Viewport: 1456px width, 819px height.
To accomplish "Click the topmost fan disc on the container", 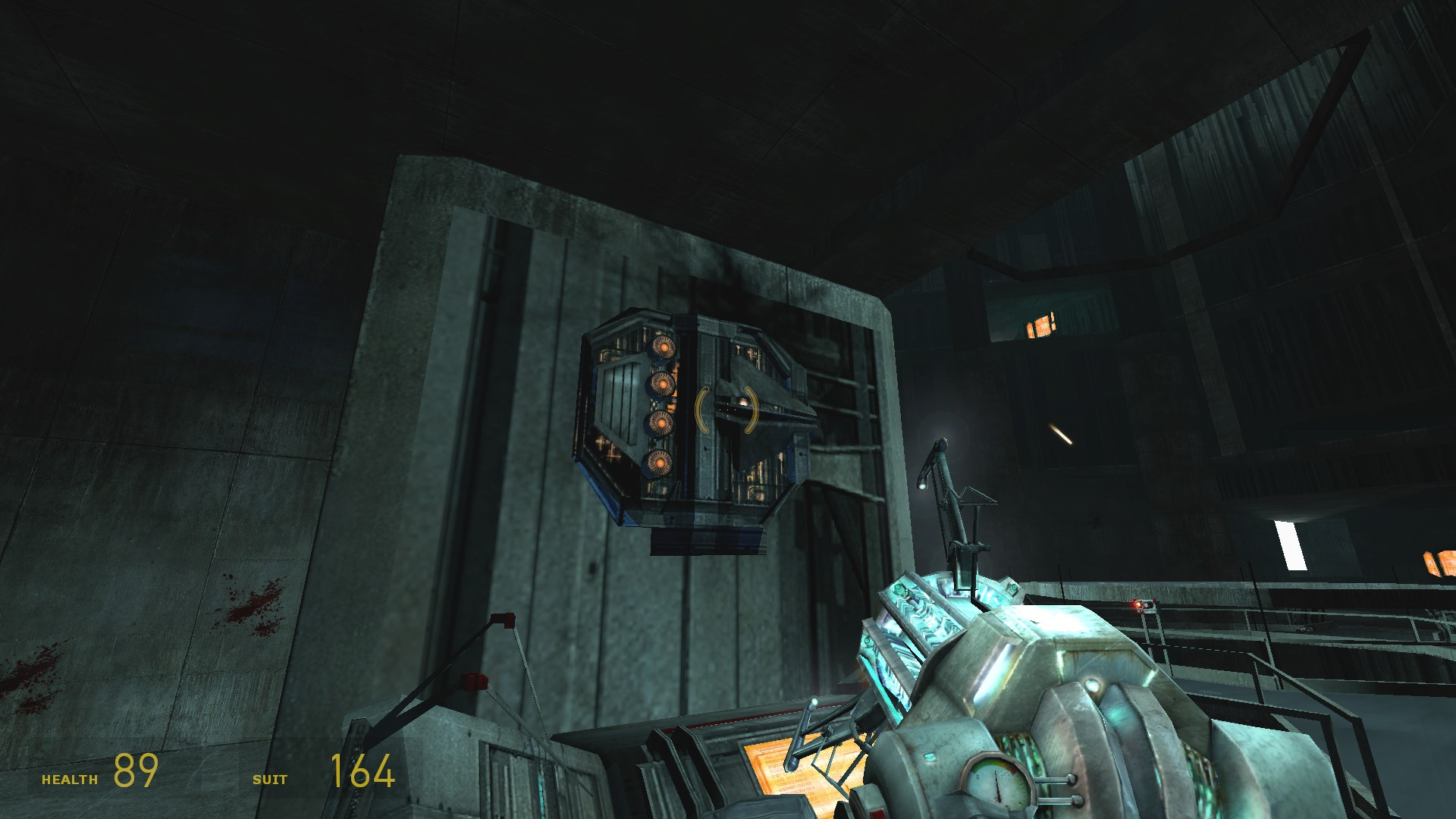I will pos(664,347).
